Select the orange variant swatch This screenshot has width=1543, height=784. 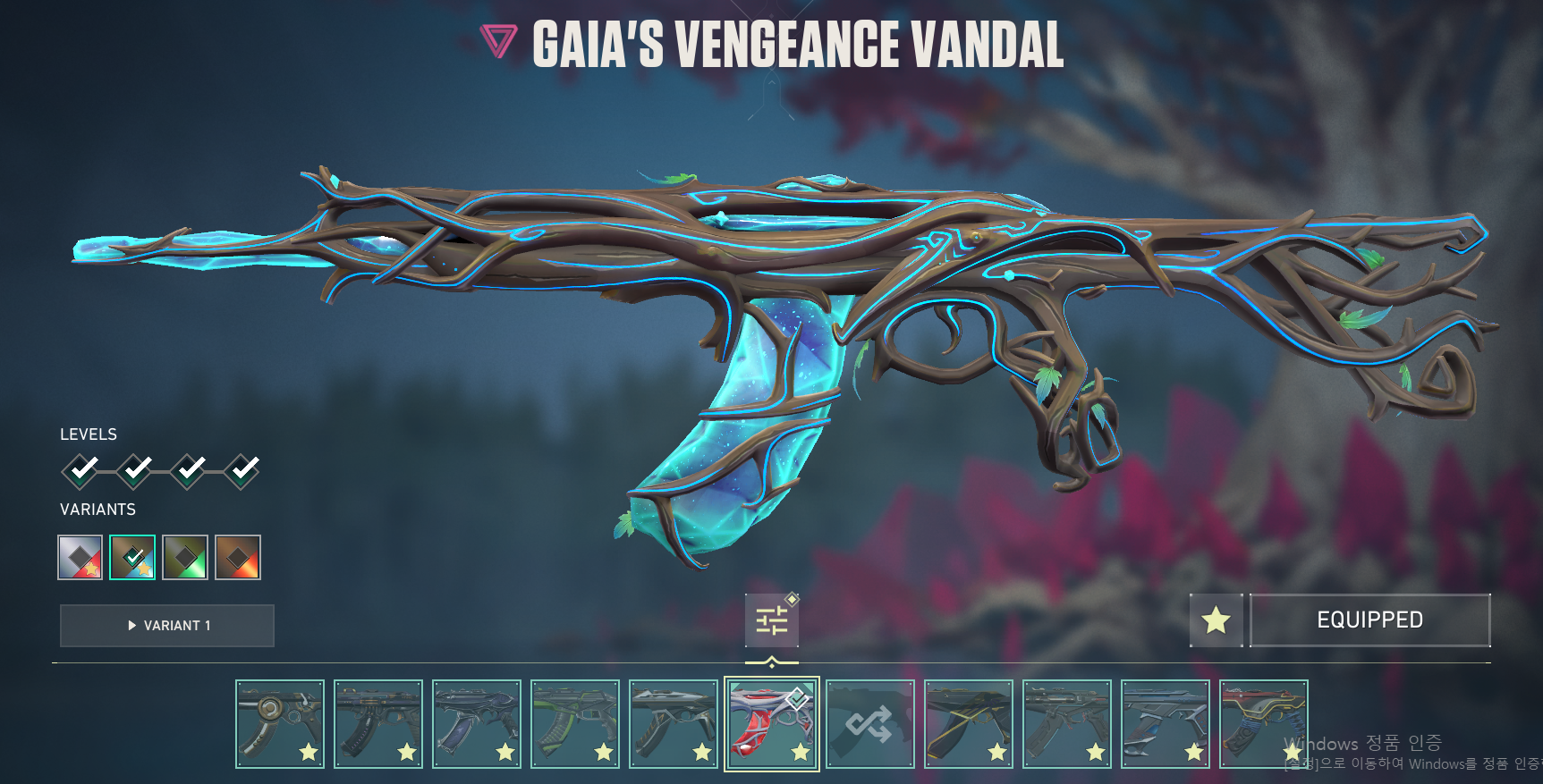tap(238, 558)
